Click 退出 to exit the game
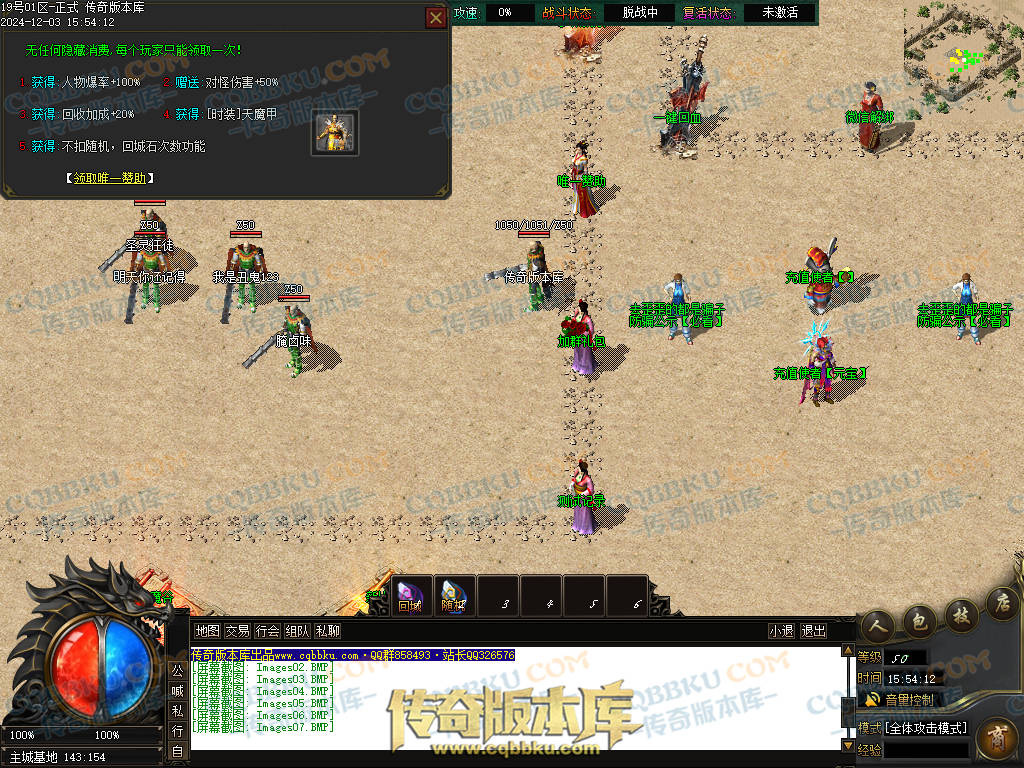This screenshot has width=1024, height=768. (814, 631)
